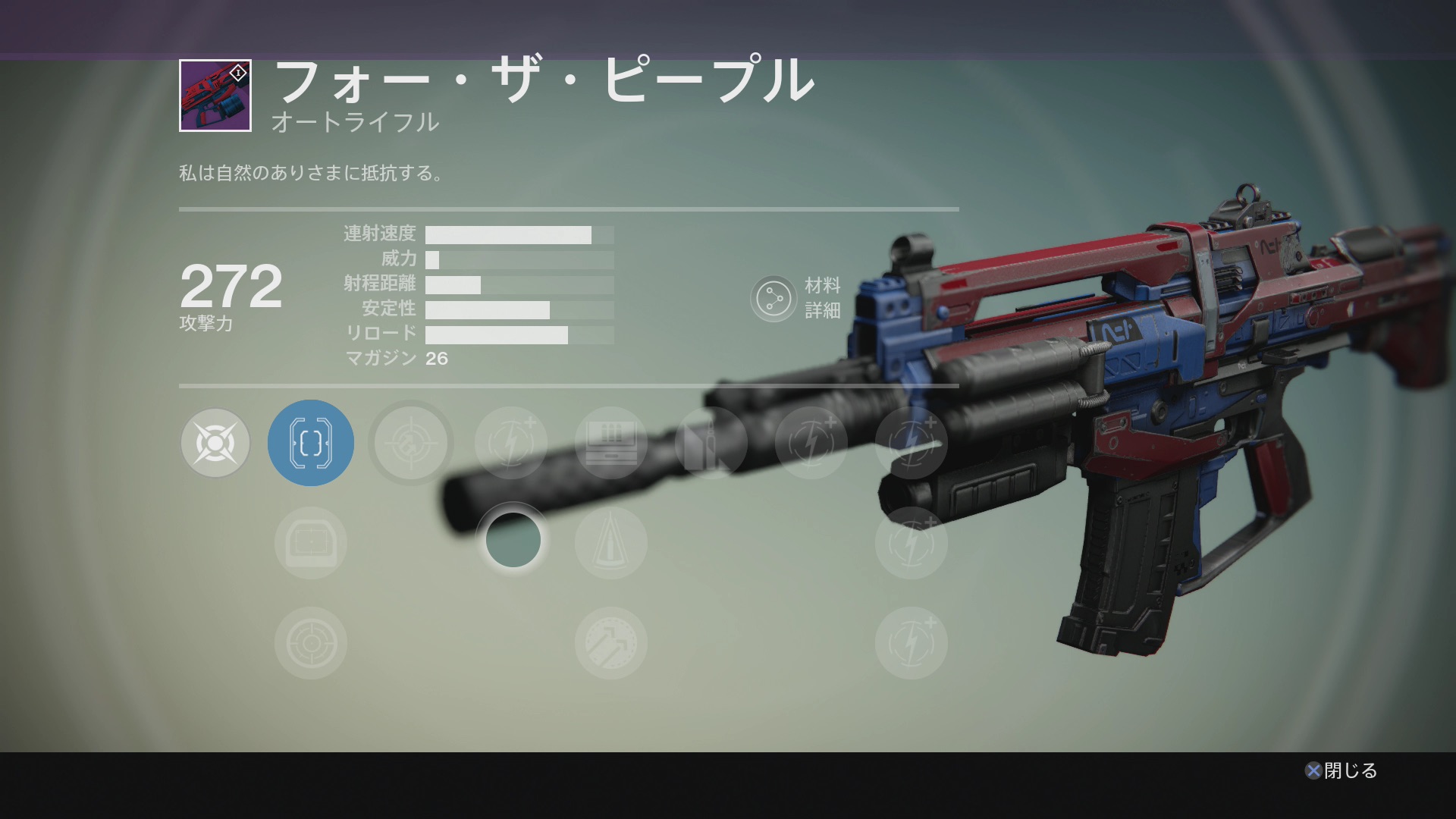Select the pointed bullet cone perk
Viewport: 1456px width, 819px height.
[x=611, y=543]
